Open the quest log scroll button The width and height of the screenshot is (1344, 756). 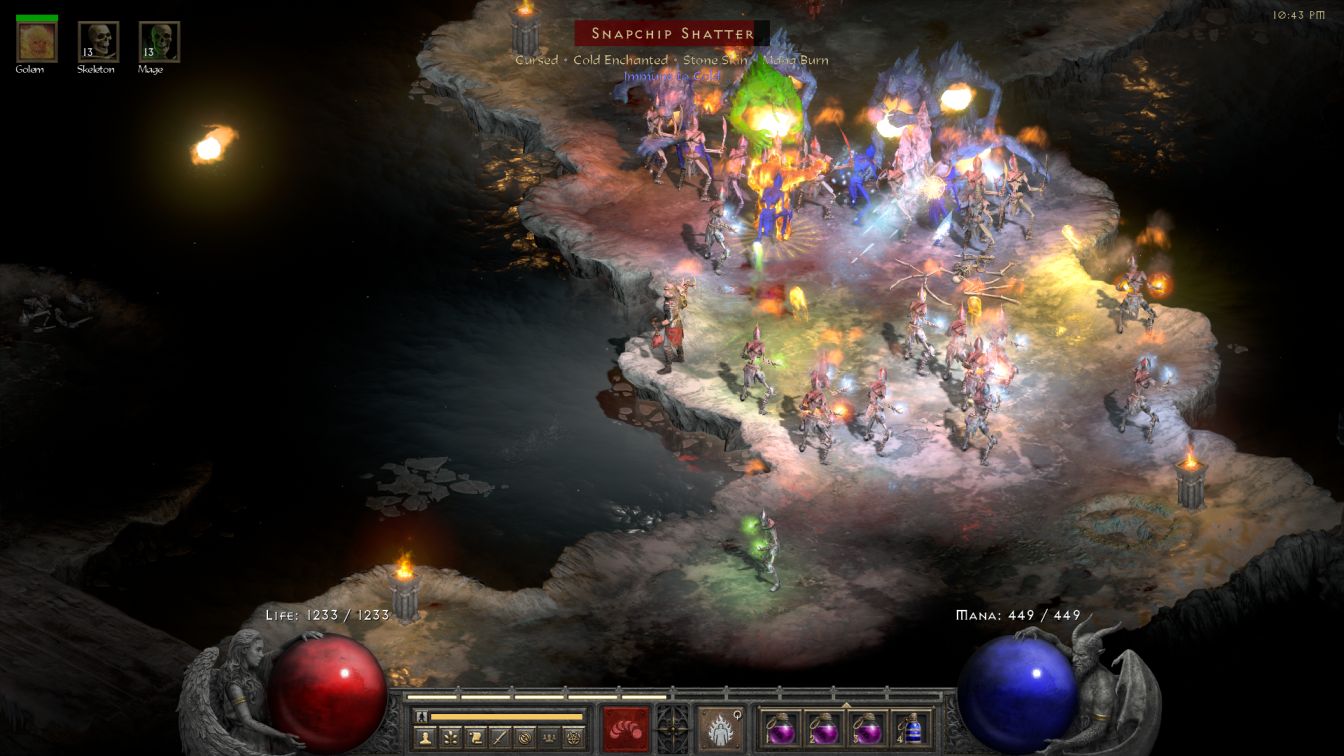coord(474,738)
